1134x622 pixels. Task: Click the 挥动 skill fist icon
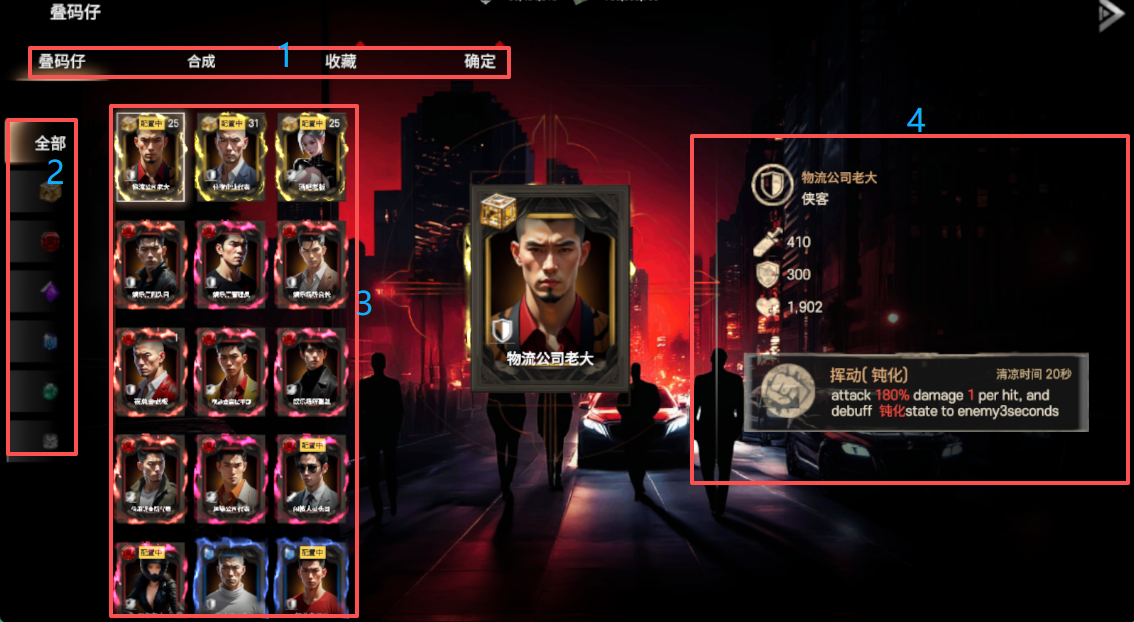tap(781, 392)
